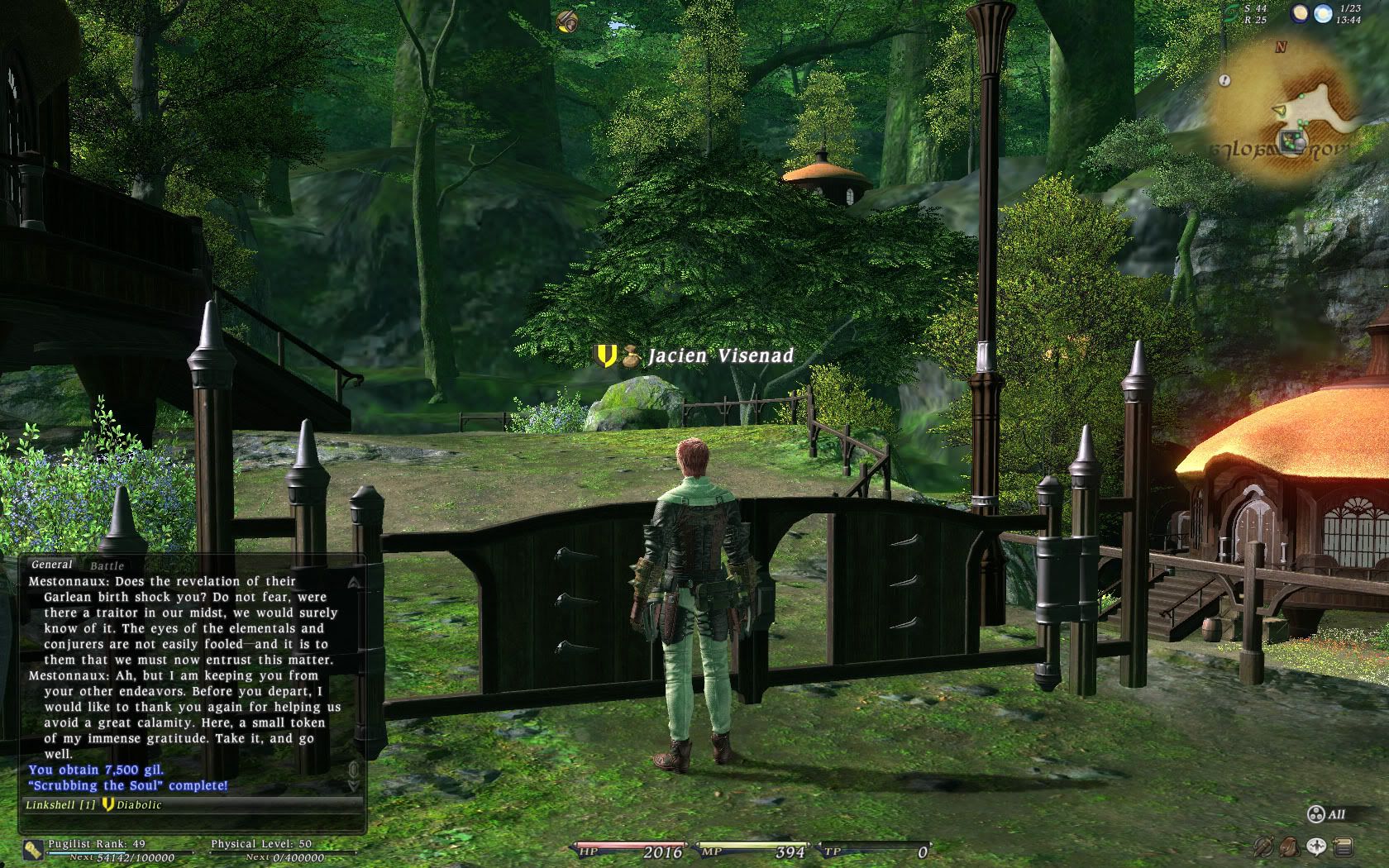
Task: Open the brown bag inventory
Action: coord(1289,847)
